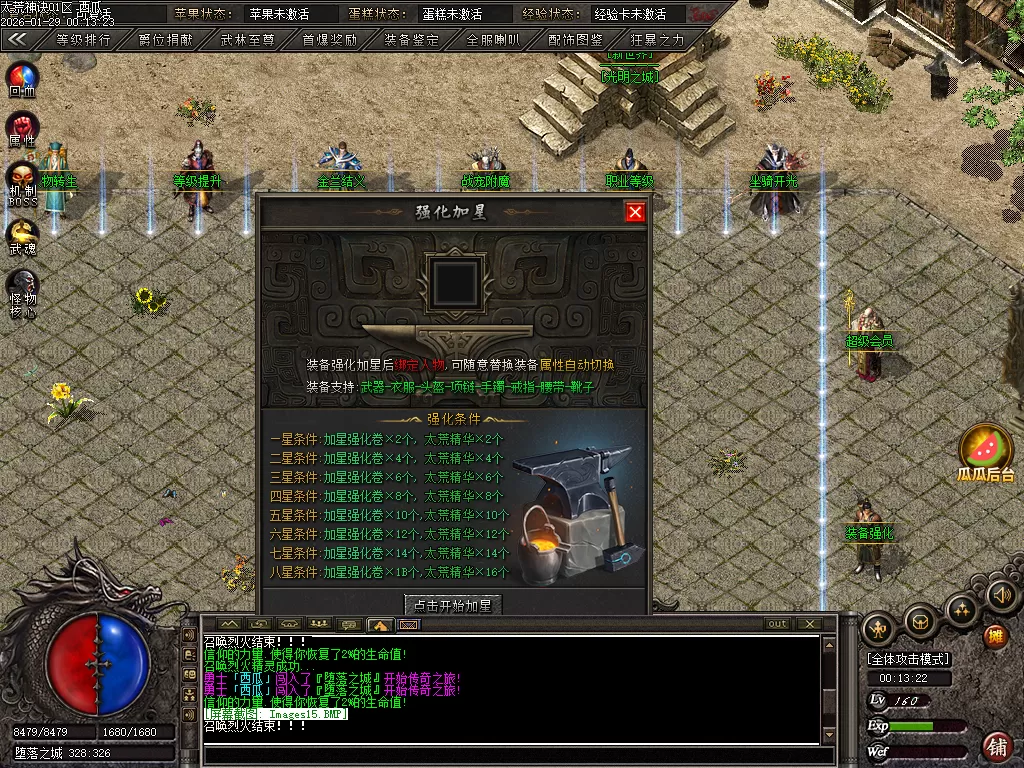Open the 武魂 martial soul icon
Viewport: 1024px width, 768px height.
tap(22, 234)
